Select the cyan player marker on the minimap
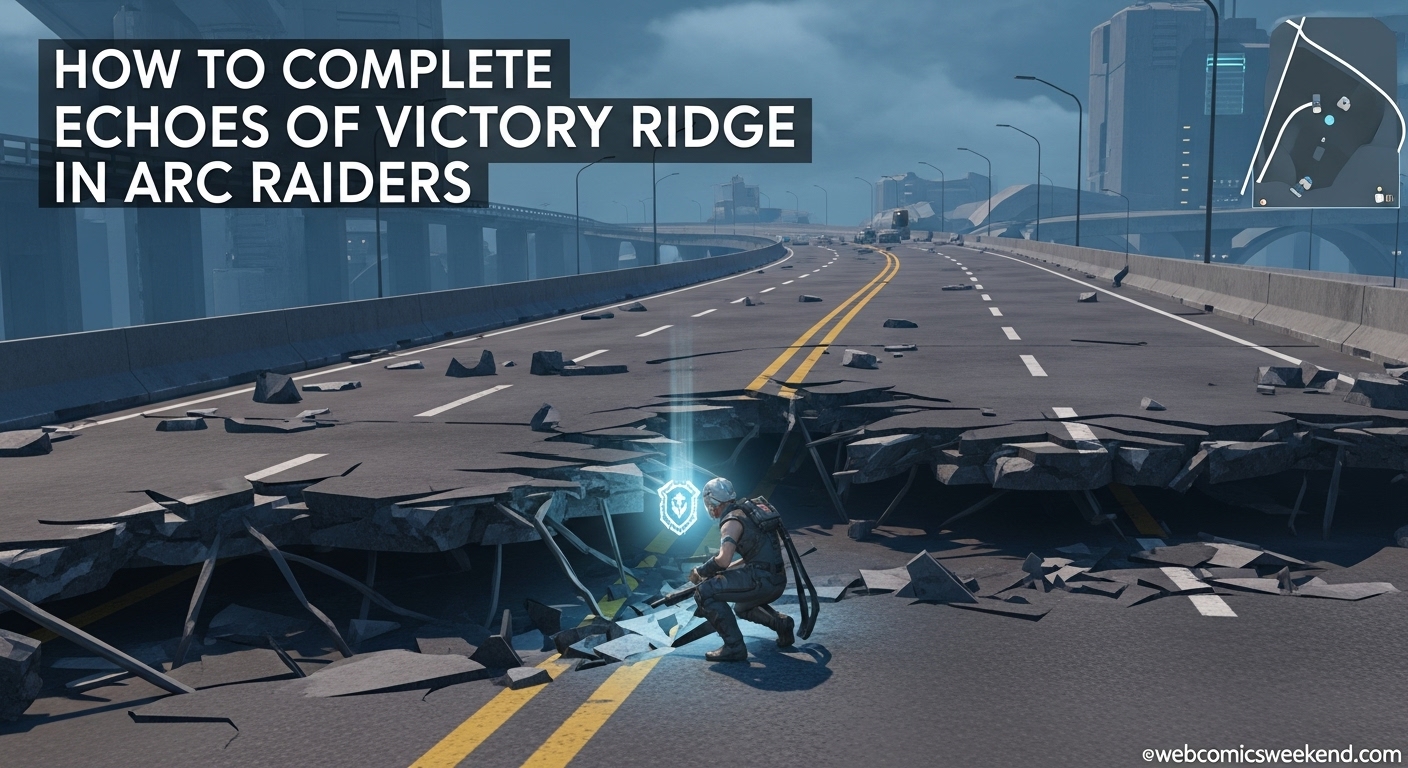 [1329, 119]
